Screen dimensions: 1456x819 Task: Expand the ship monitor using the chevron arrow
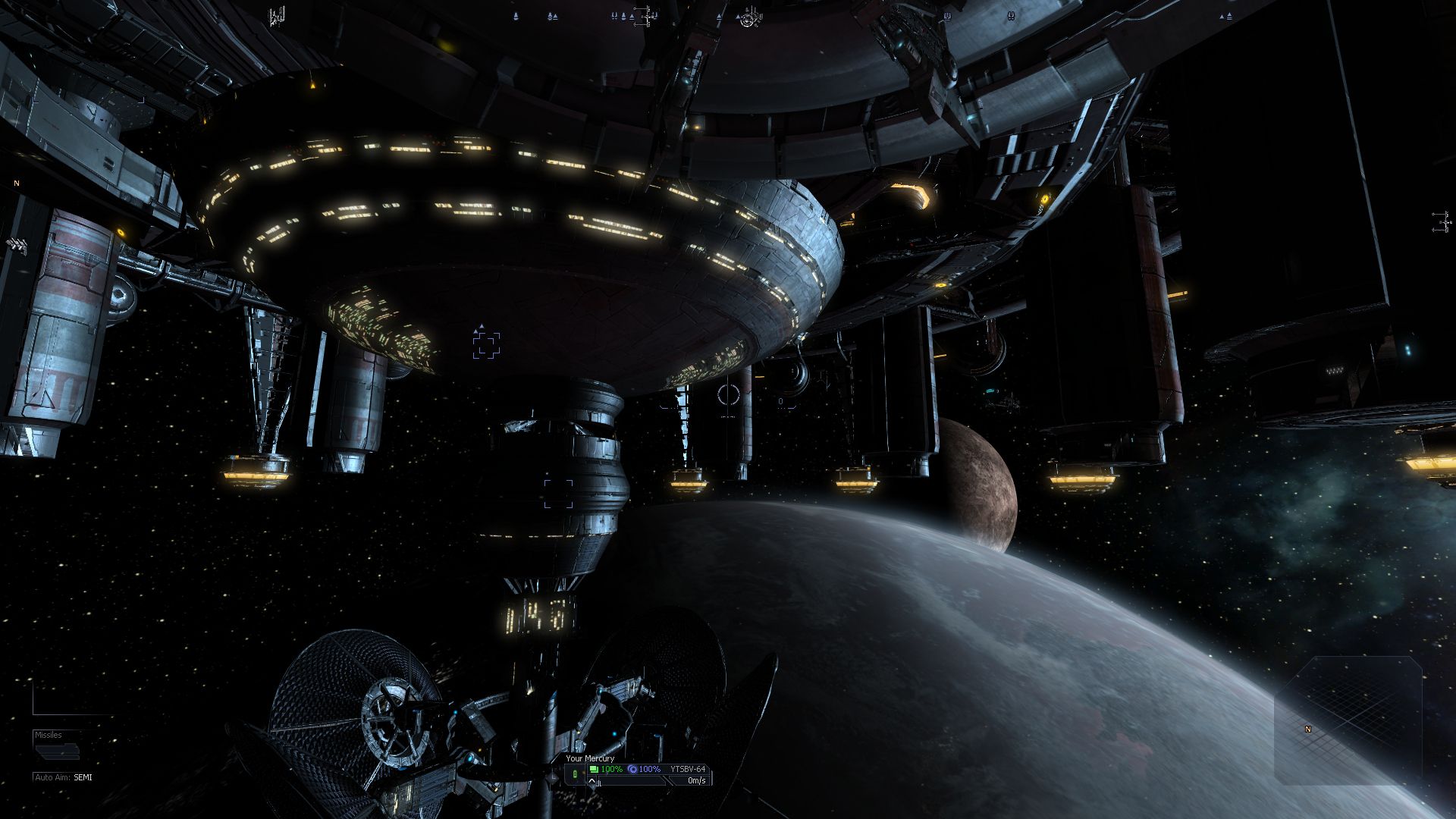pyautogui.click(x=592, y=782)
